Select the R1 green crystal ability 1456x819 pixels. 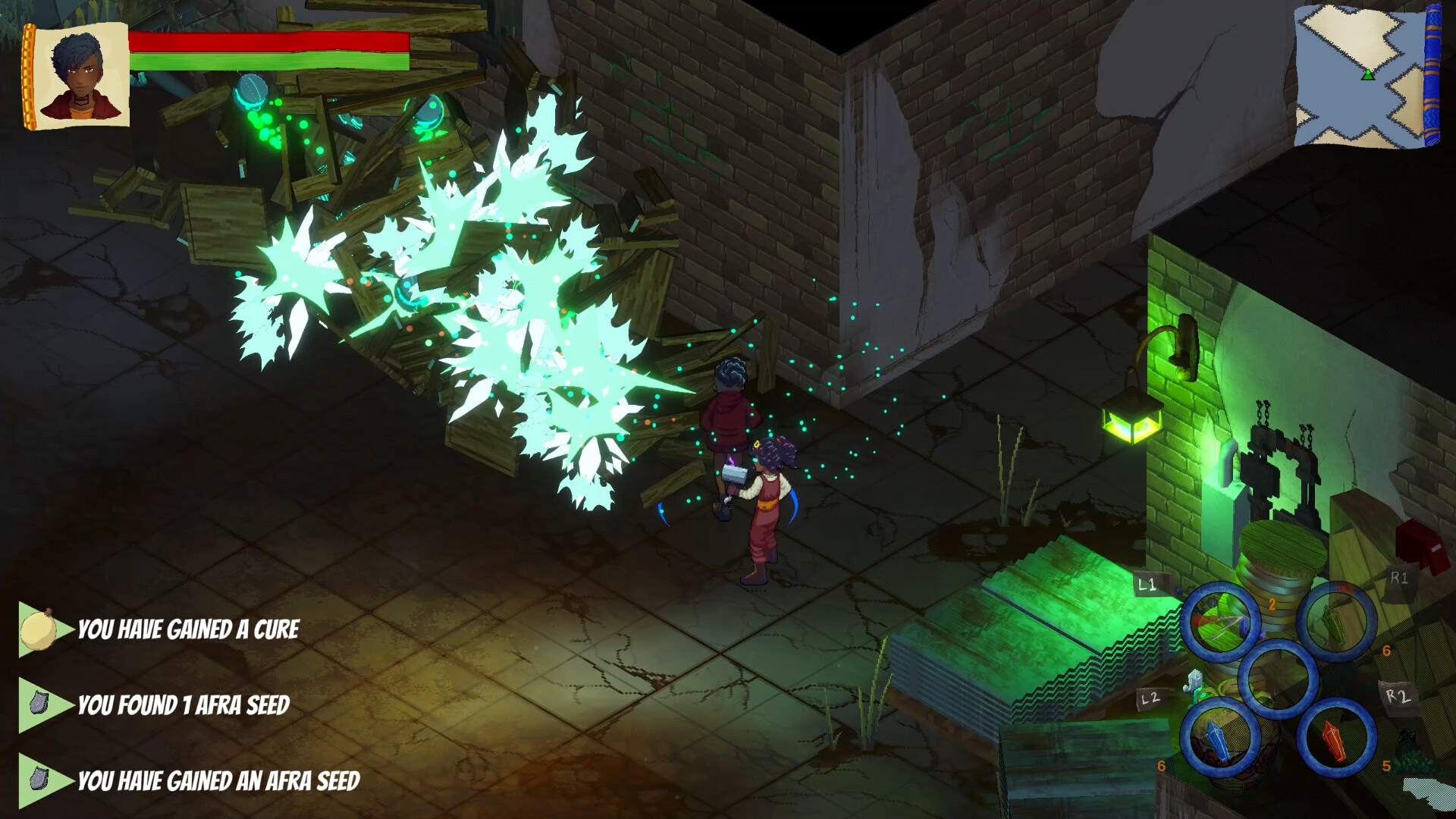pos(1333,622)
